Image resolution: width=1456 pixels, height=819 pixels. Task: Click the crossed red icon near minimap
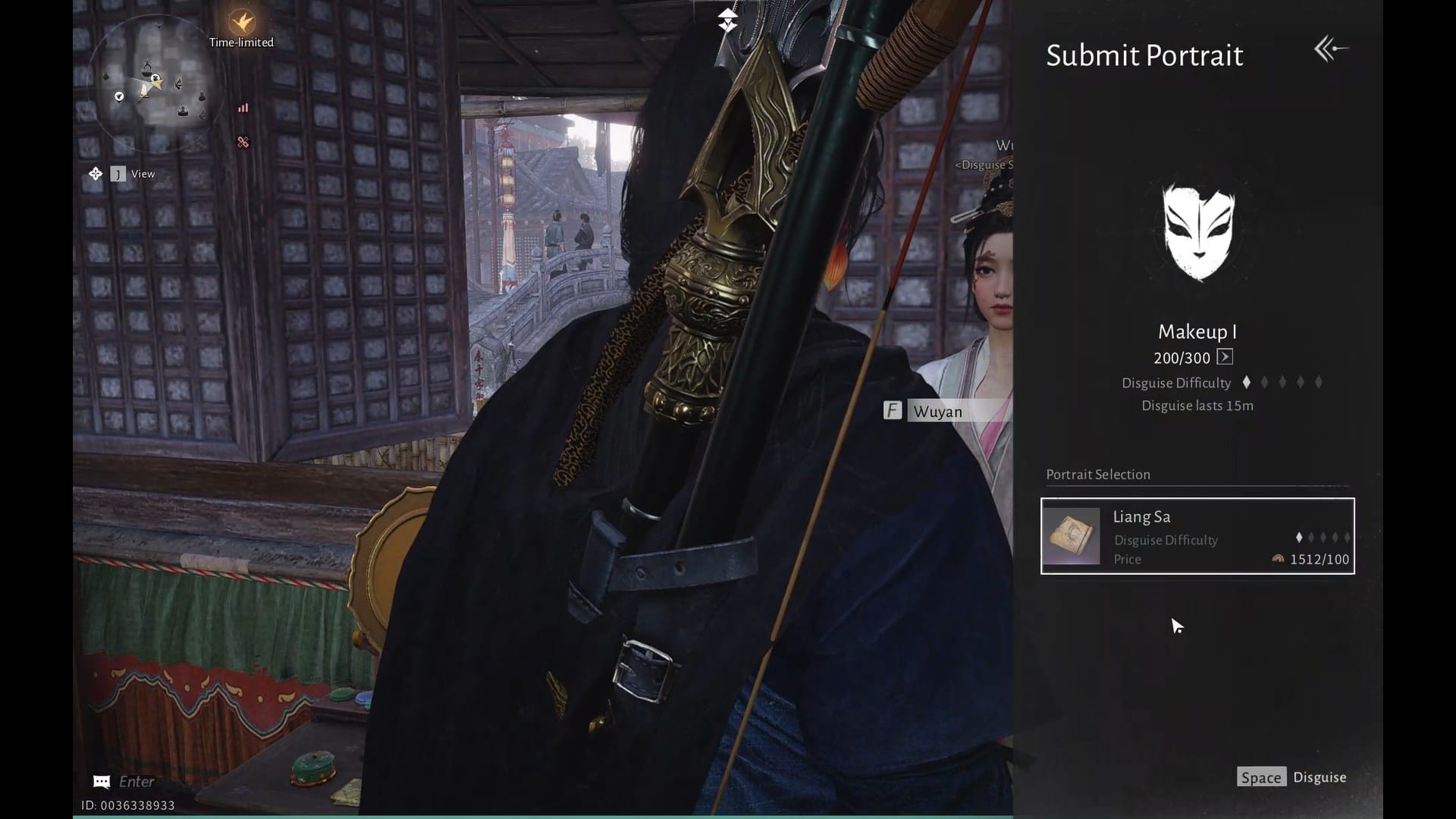[243, 142]
